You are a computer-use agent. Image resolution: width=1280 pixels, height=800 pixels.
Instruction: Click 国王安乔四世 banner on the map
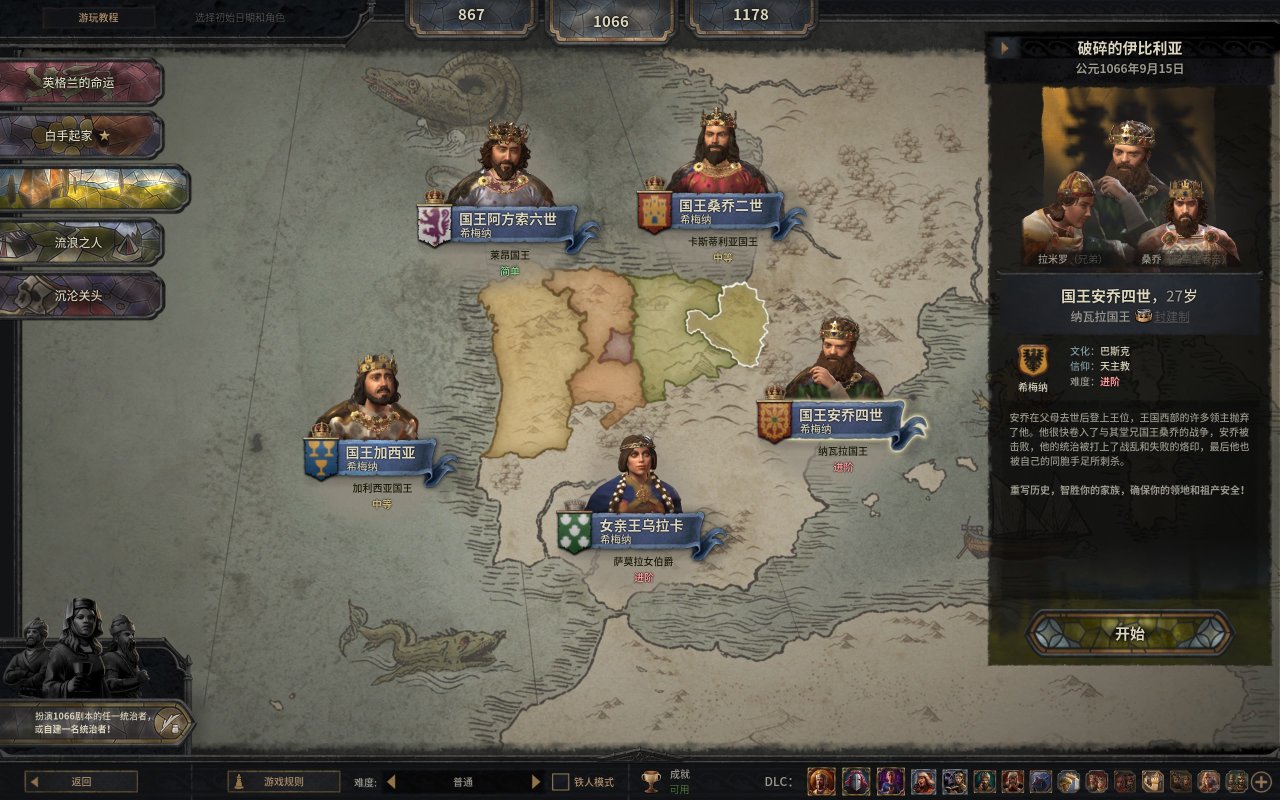pos(840,419)
